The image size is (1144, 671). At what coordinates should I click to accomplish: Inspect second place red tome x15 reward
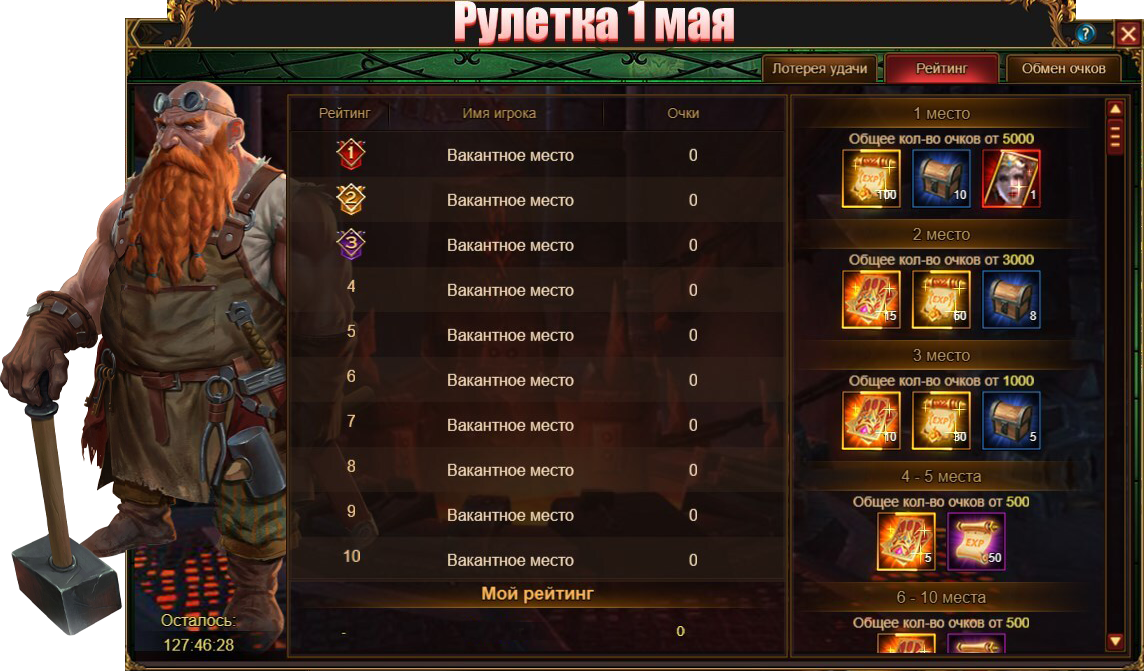[x=871, y=300]
